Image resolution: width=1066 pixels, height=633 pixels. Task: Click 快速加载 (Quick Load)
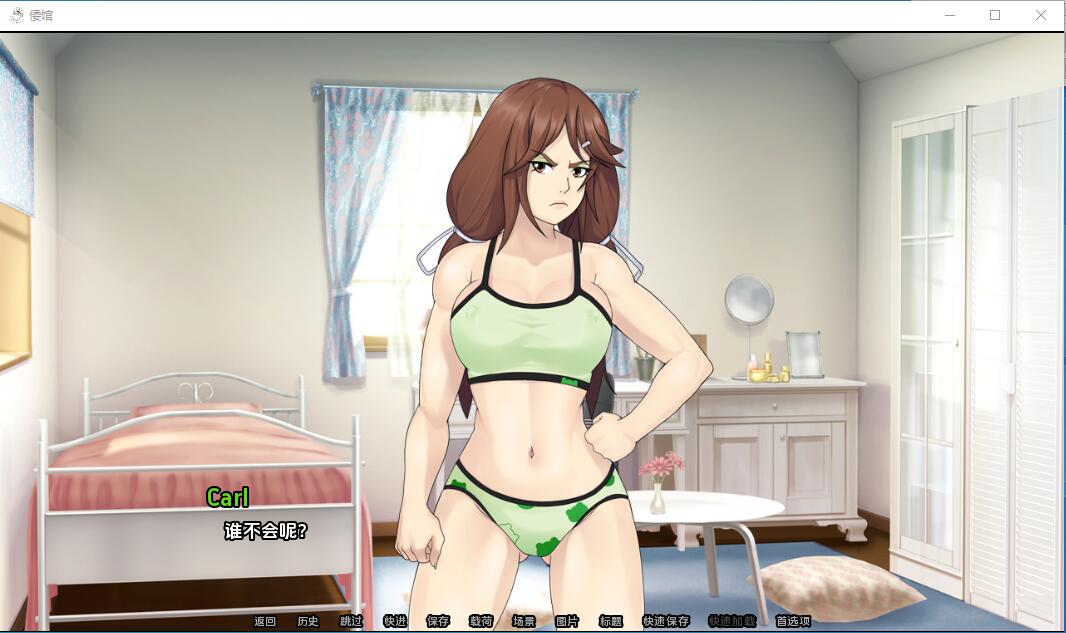[732, 621]
